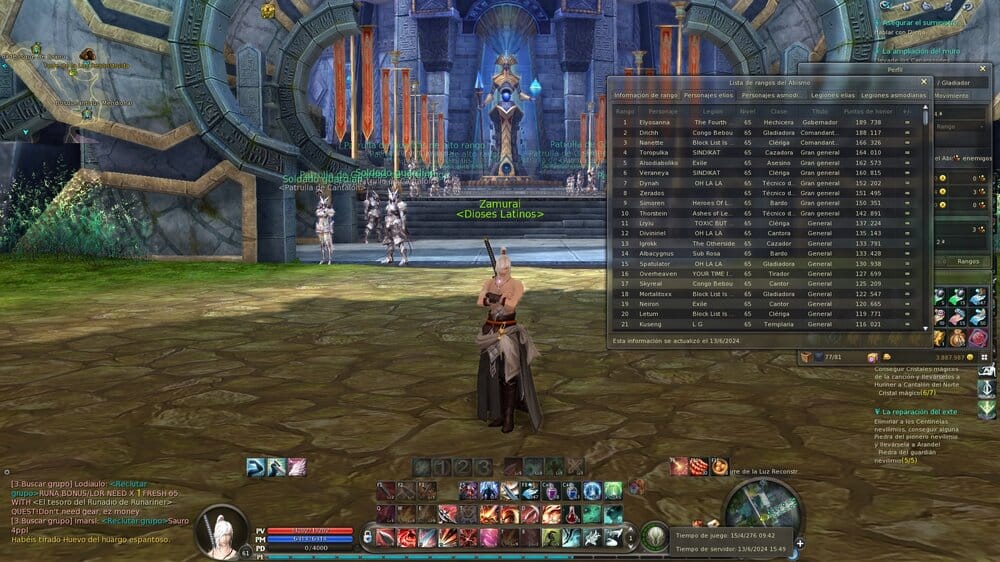Switch to the Información de rango tab
This screenshot has height=562, width=1000.
click(x=645, y=95)
